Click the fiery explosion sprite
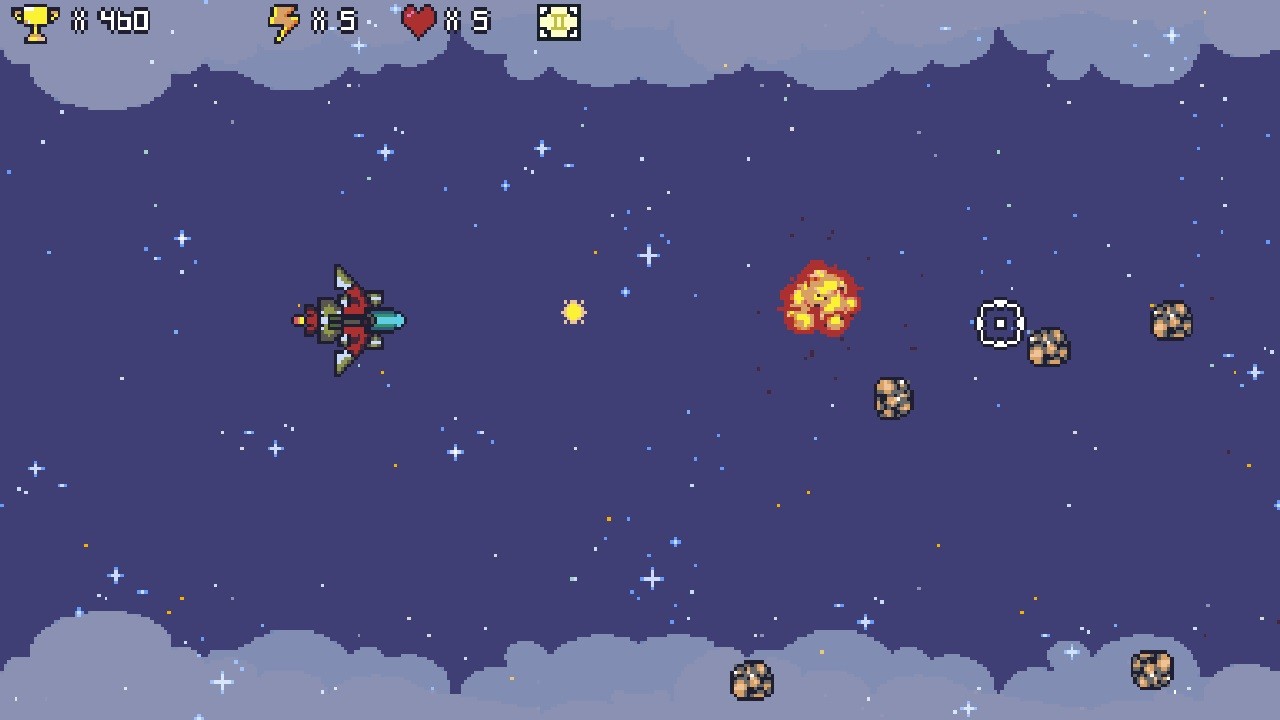Image resolution: width=1280 pixels, height=720 pixels. 822,299
